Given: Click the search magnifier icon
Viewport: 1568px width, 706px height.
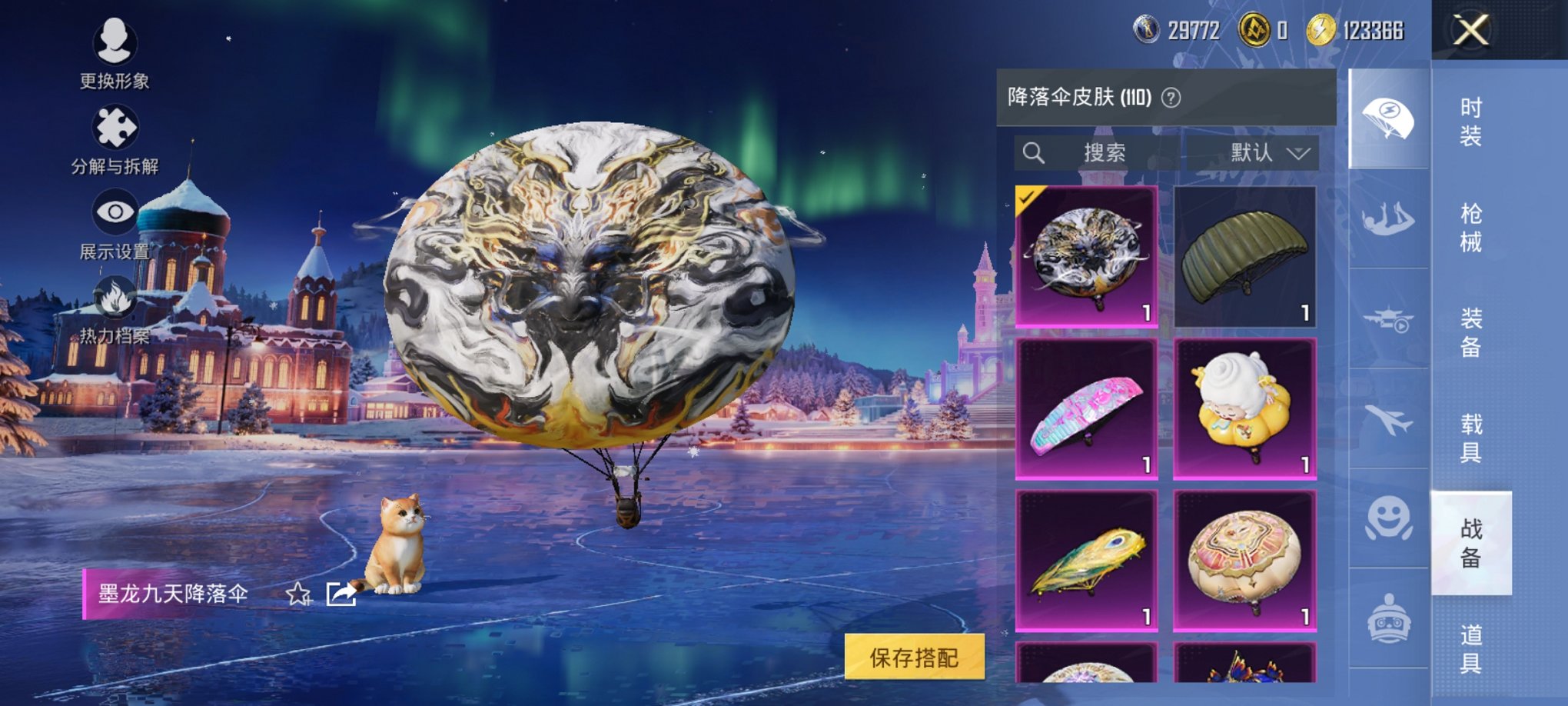Looking at the screenshot, I should point(1034,152).
